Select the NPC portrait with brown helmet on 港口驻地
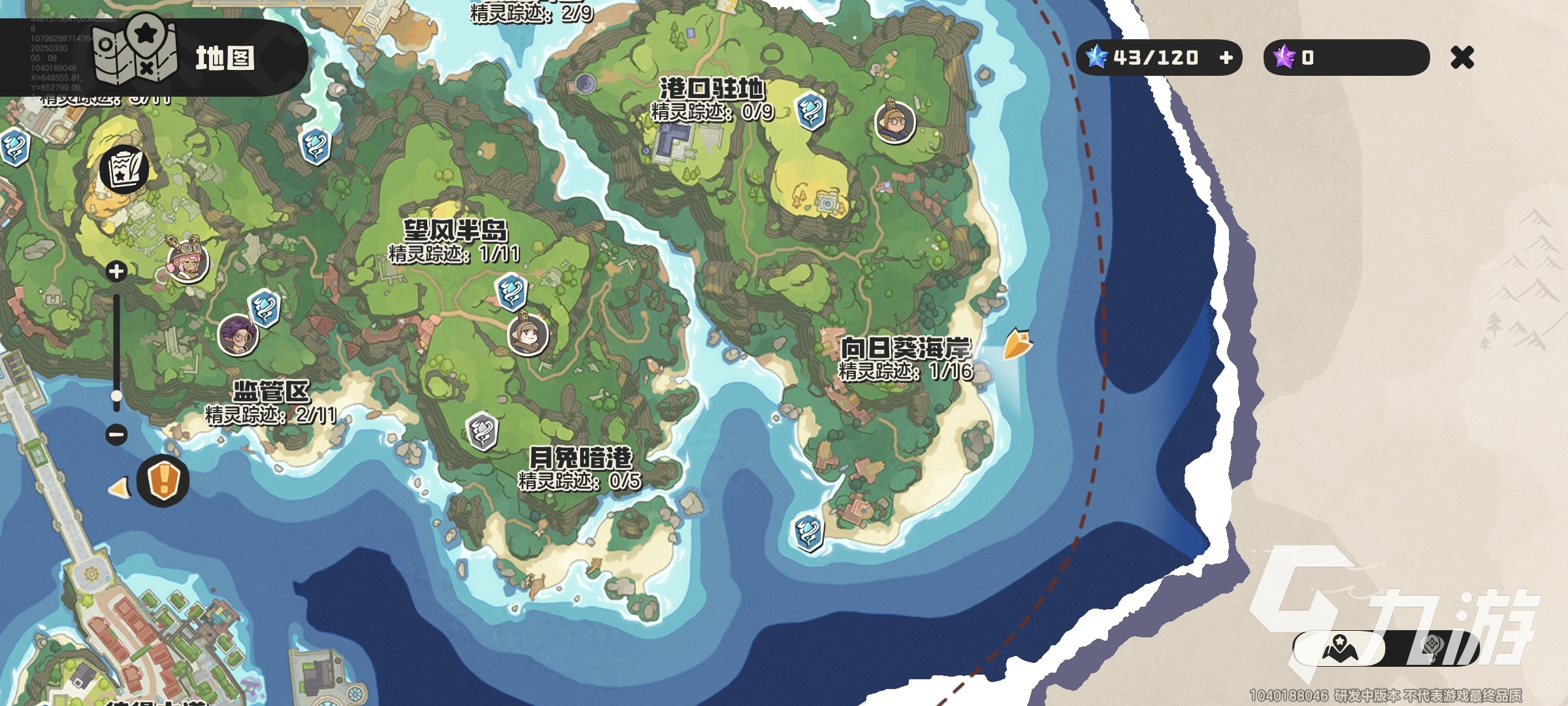The width and height of the screenshot is (1568, 706). tap(897, 123)
